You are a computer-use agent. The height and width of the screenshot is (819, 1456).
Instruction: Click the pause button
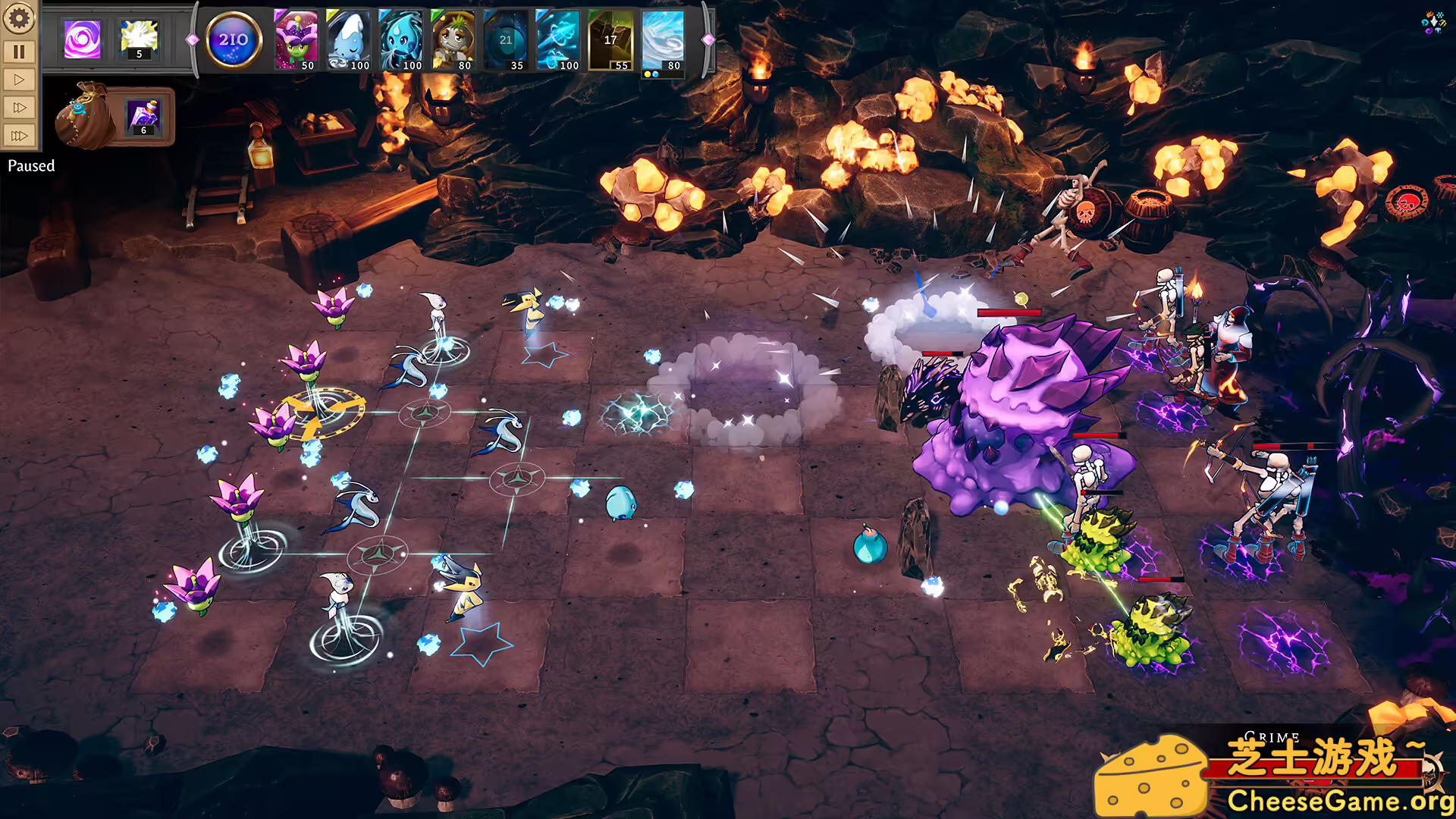(19, 52)
